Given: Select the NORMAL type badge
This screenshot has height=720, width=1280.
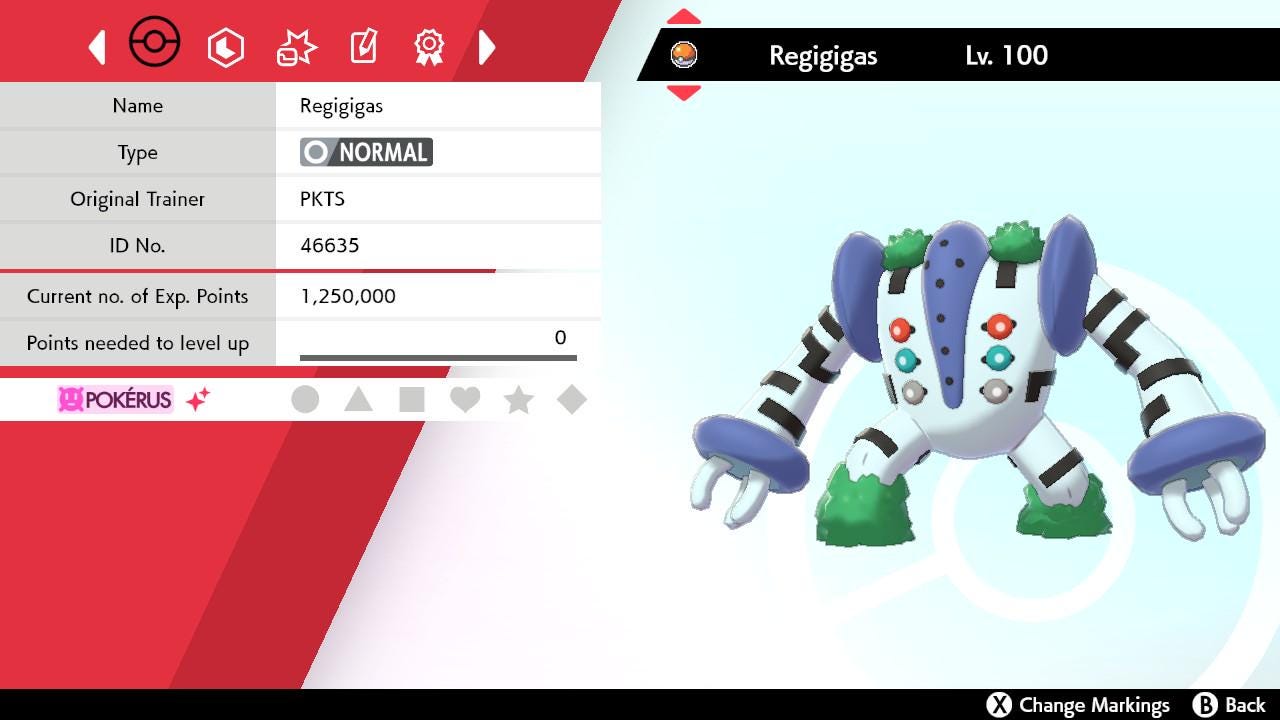Looking at the screenshot, I should tap(366, 152).
